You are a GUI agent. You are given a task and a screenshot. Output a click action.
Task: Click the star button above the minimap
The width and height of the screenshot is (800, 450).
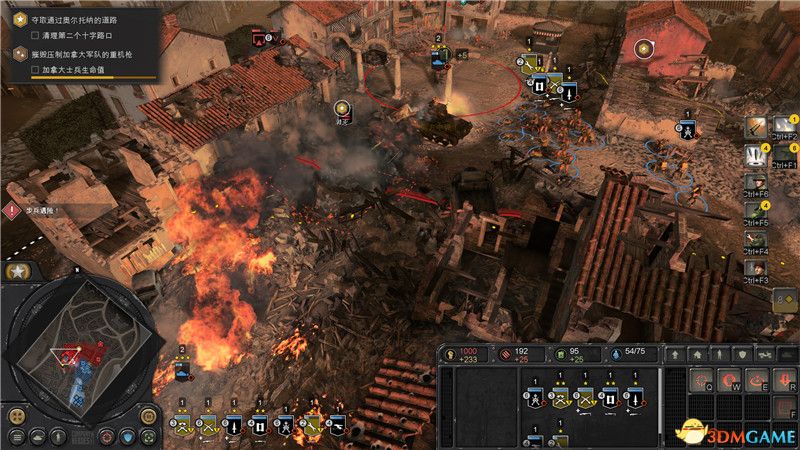(17, 272)
